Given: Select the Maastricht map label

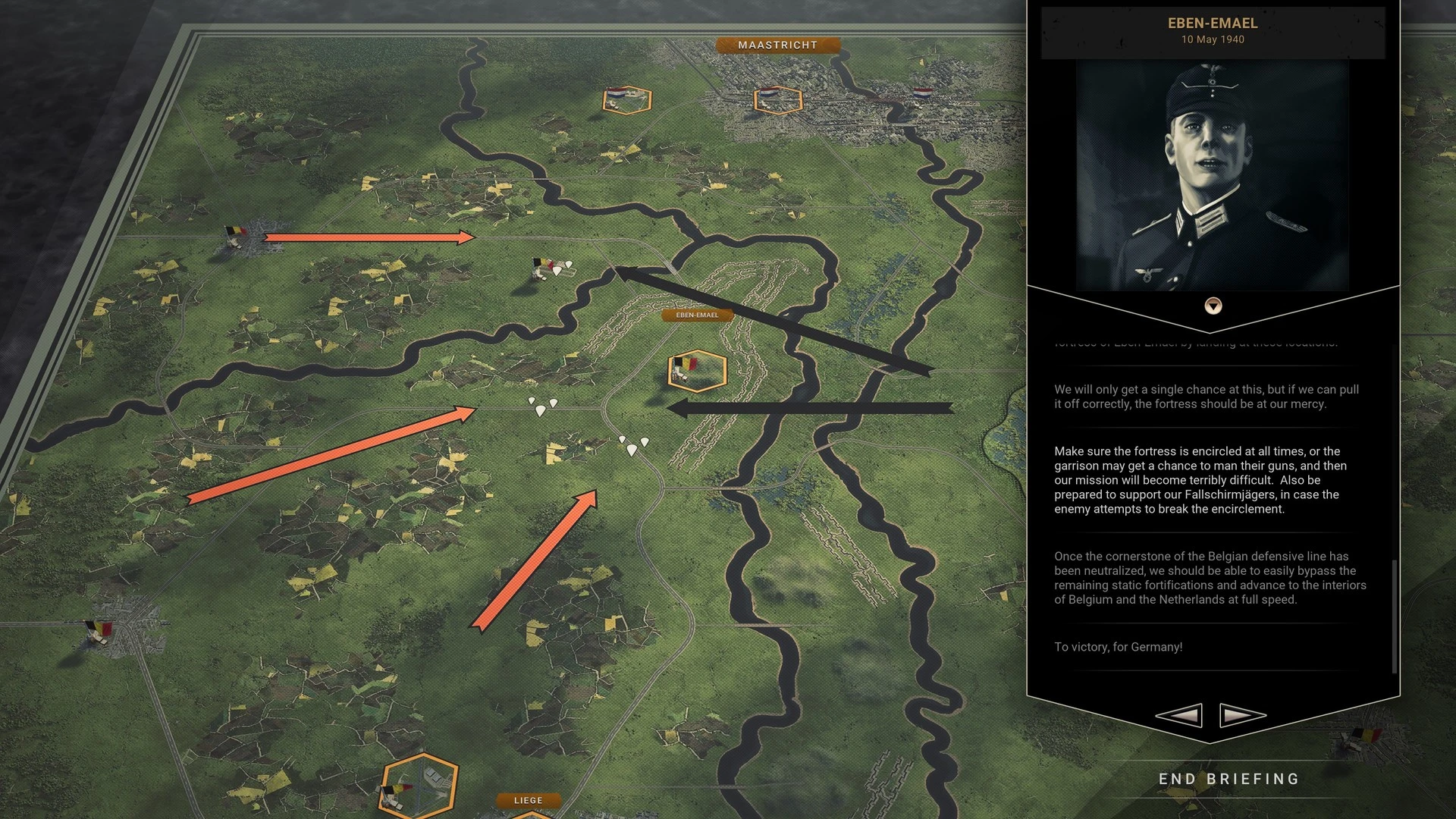Looking at the screenshot, I should [x=777, y=45].
